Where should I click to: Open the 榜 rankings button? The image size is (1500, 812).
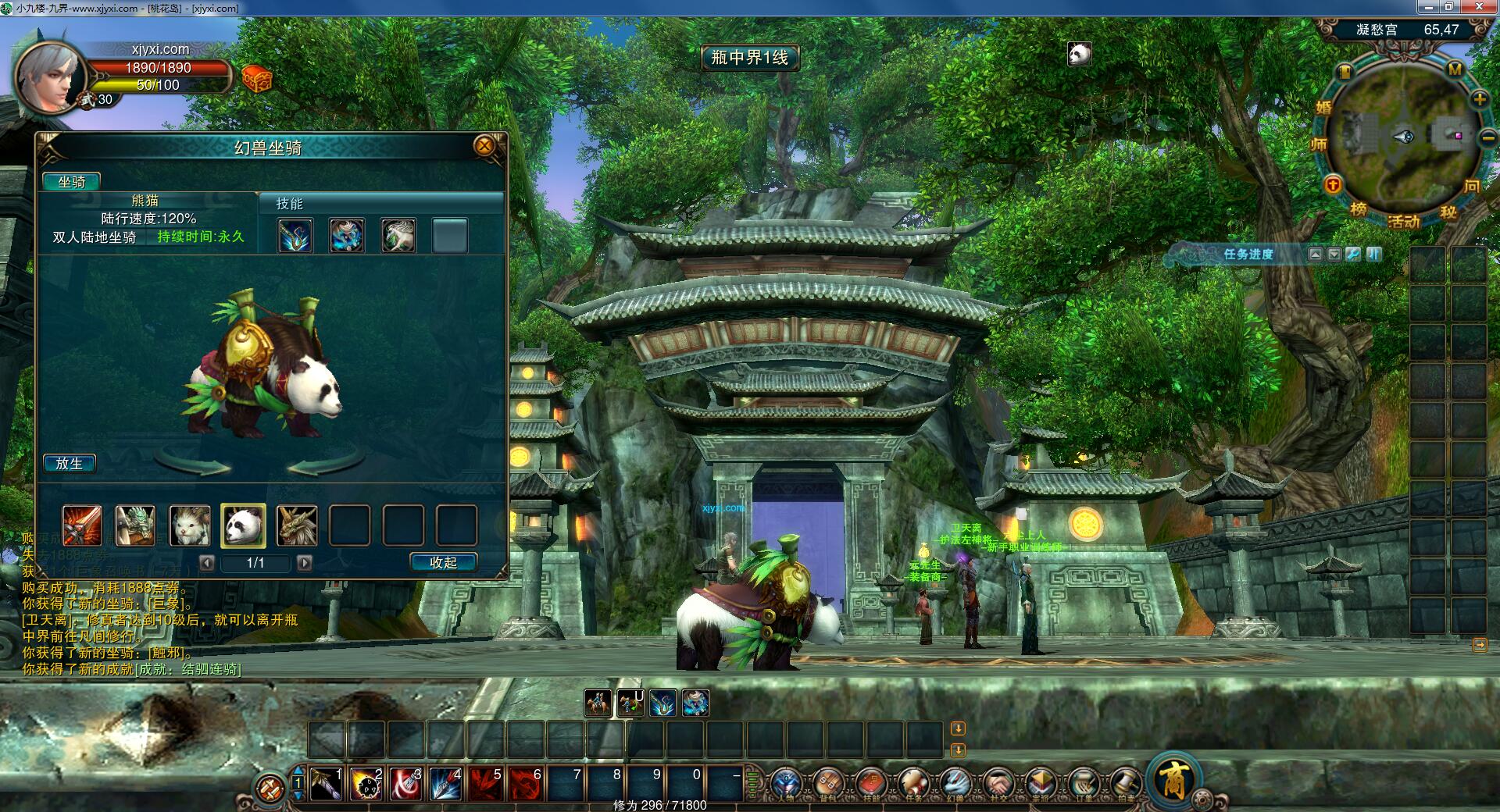(1359, 209)
